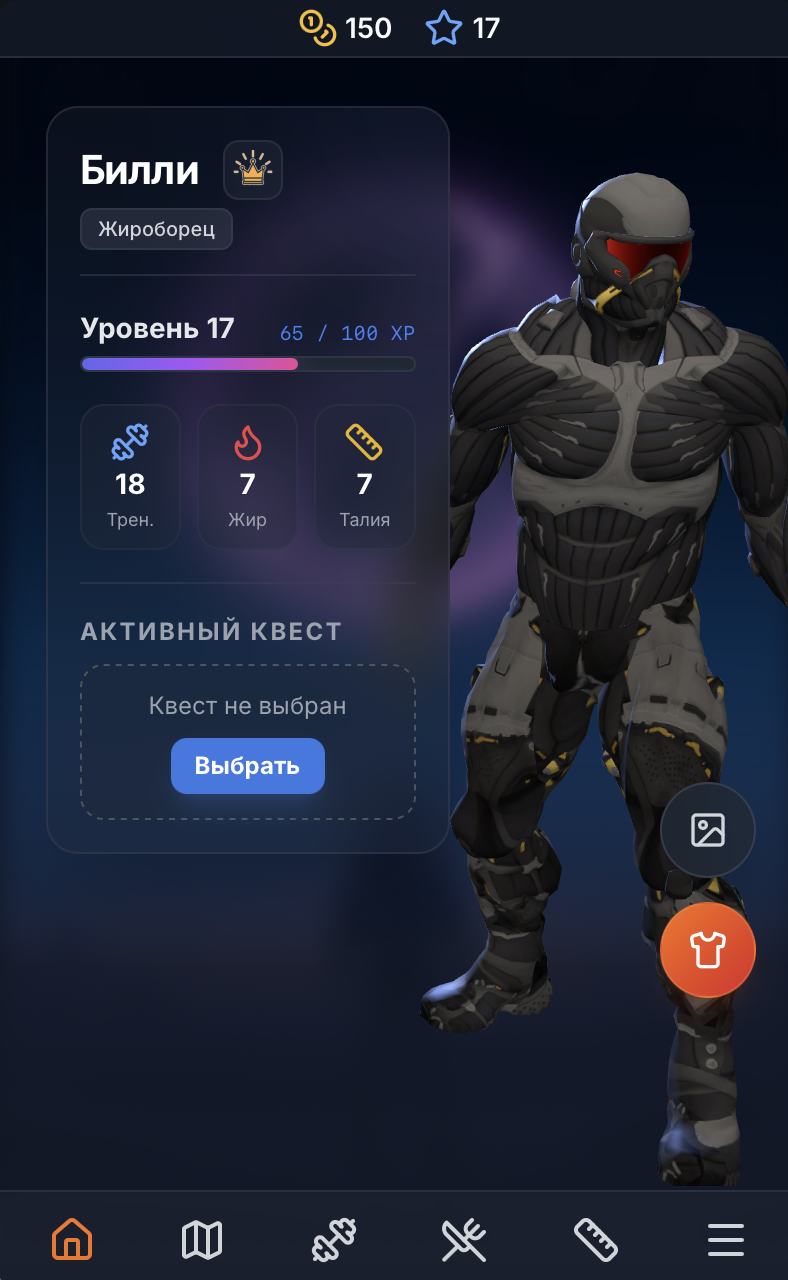
Task: Click the Жироборец title badge
Action: 156,229
